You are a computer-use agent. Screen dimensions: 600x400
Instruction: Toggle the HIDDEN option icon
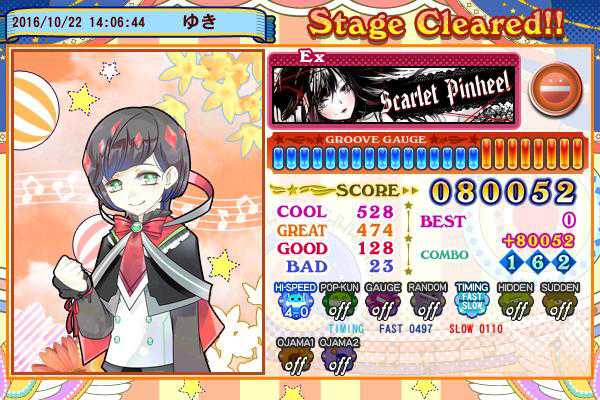(515, 303)
